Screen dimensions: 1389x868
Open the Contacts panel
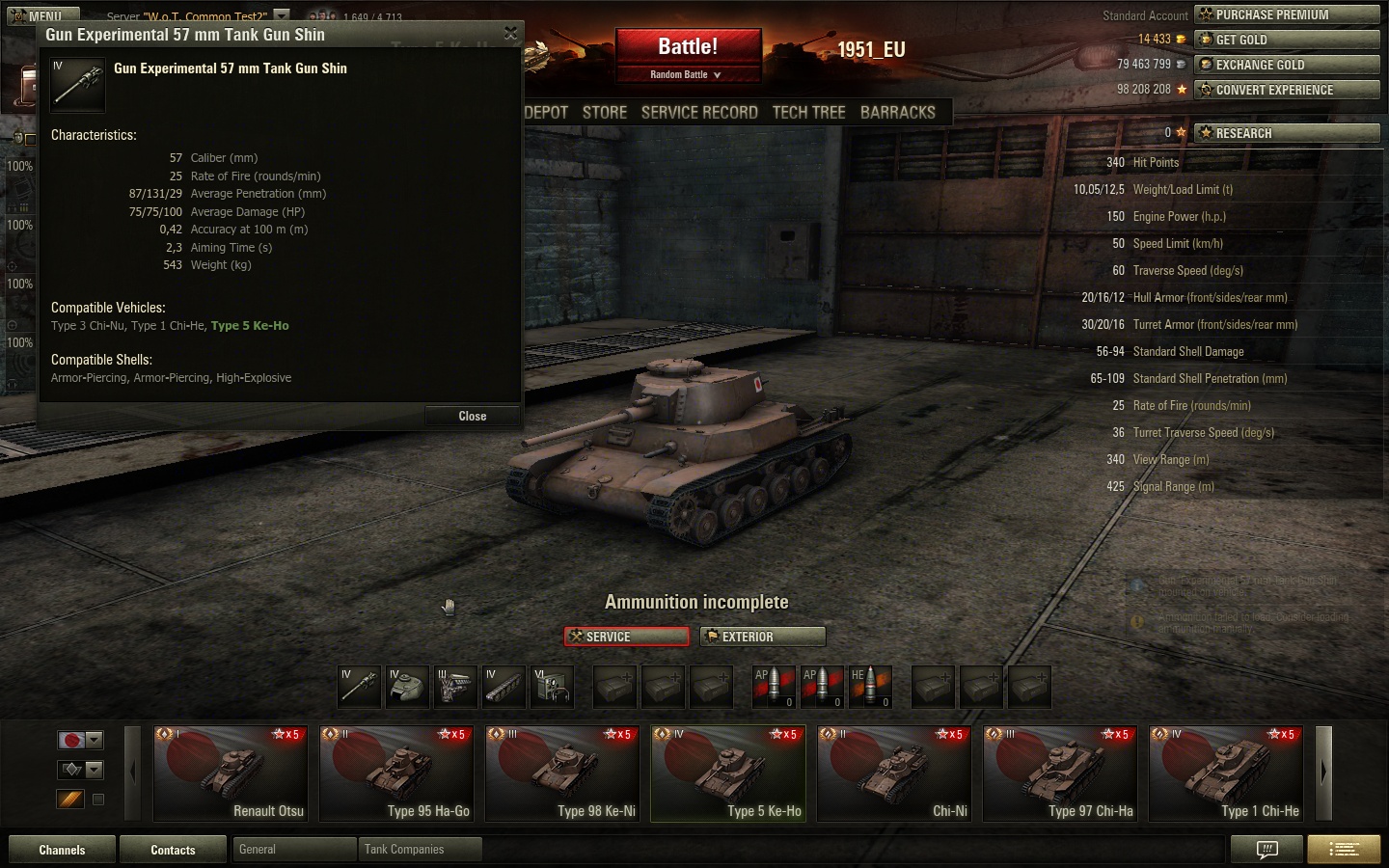[x=173, y=850]
